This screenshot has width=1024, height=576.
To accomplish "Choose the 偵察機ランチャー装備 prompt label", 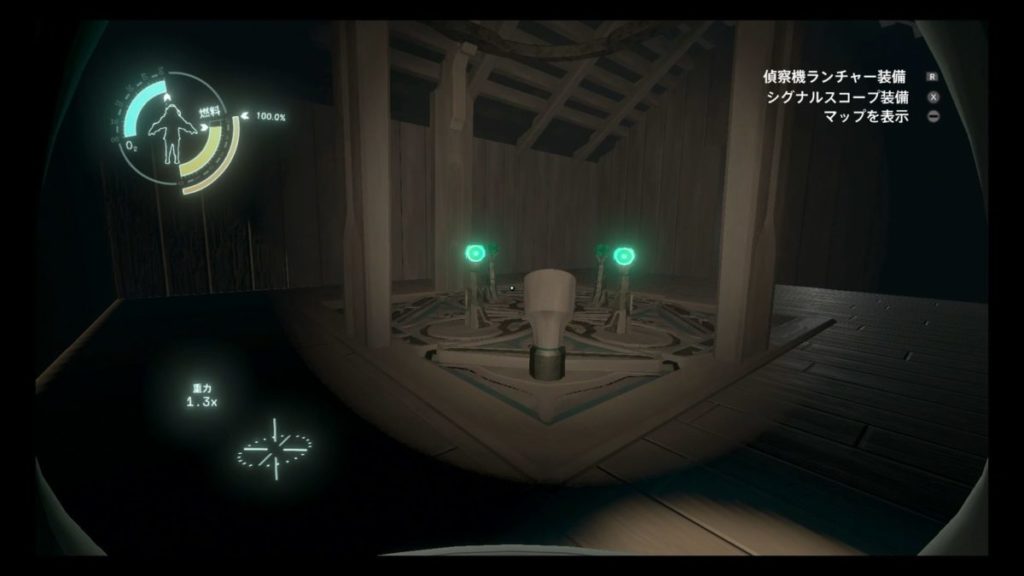I will tap(838, 78).
